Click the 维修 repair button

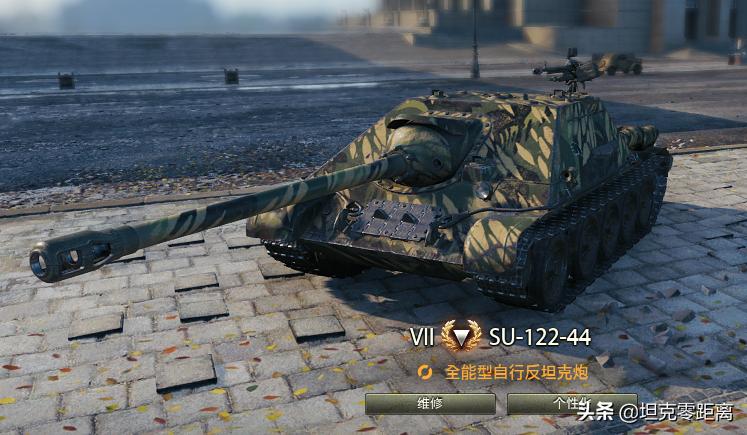[430, 404]
